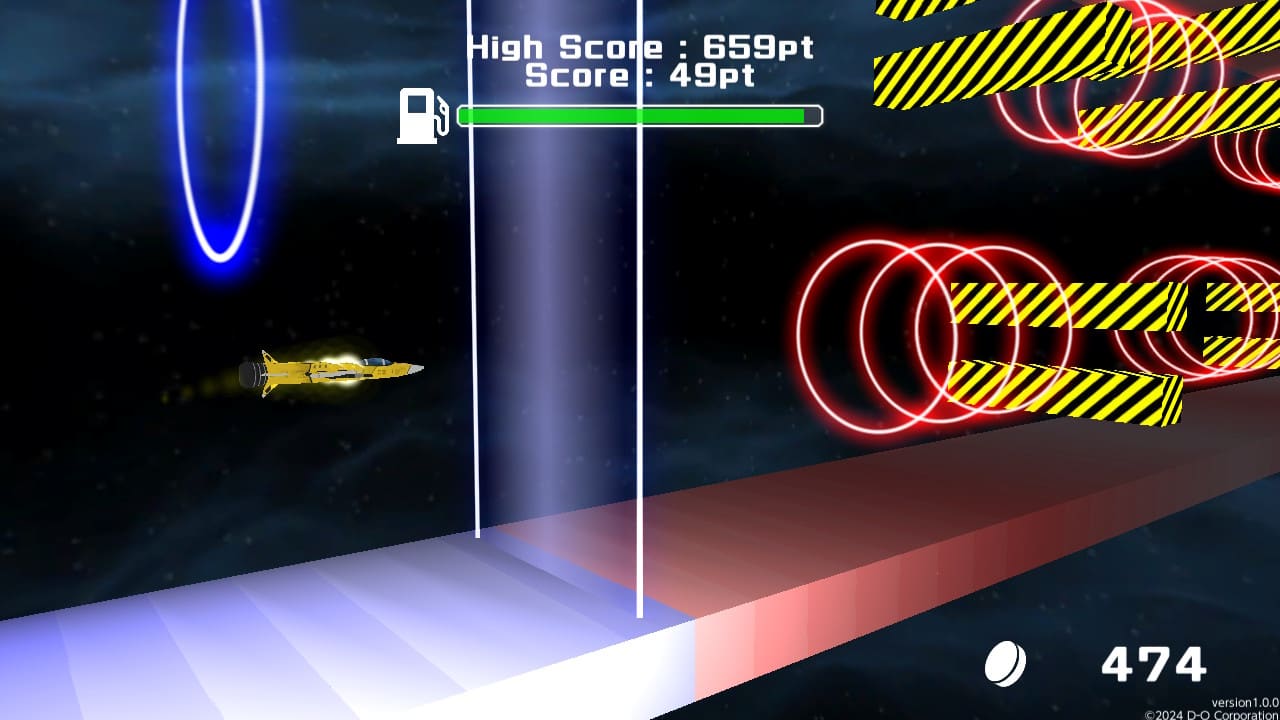Image resolution: width=1280 pixels, height=720 pixels.
Task: Click the fuel pump icon
Action: coord(417,113)
